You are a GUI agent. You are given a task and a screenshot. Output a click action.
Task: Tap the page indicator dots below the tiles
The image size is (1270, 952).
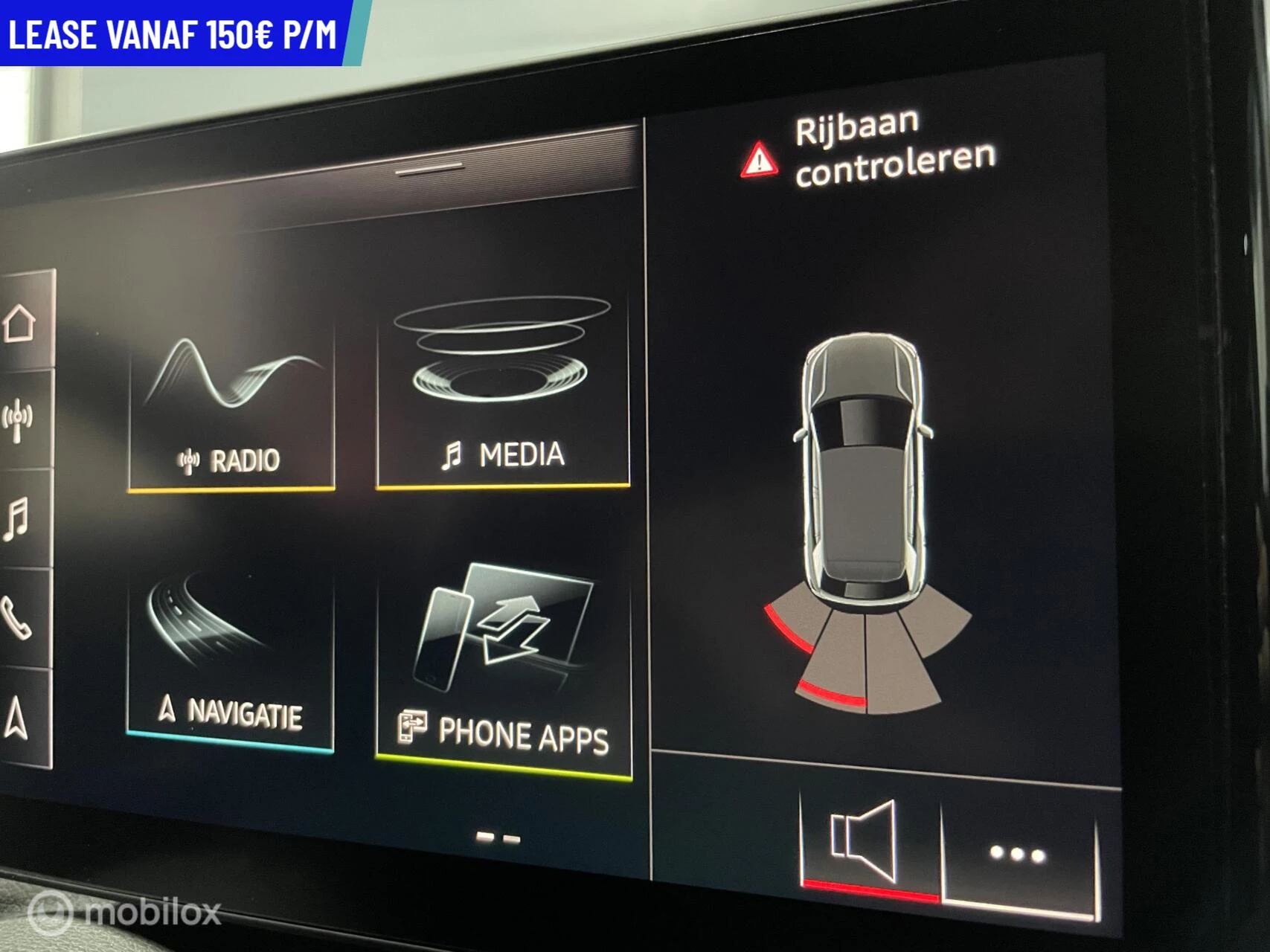[497, 838]
